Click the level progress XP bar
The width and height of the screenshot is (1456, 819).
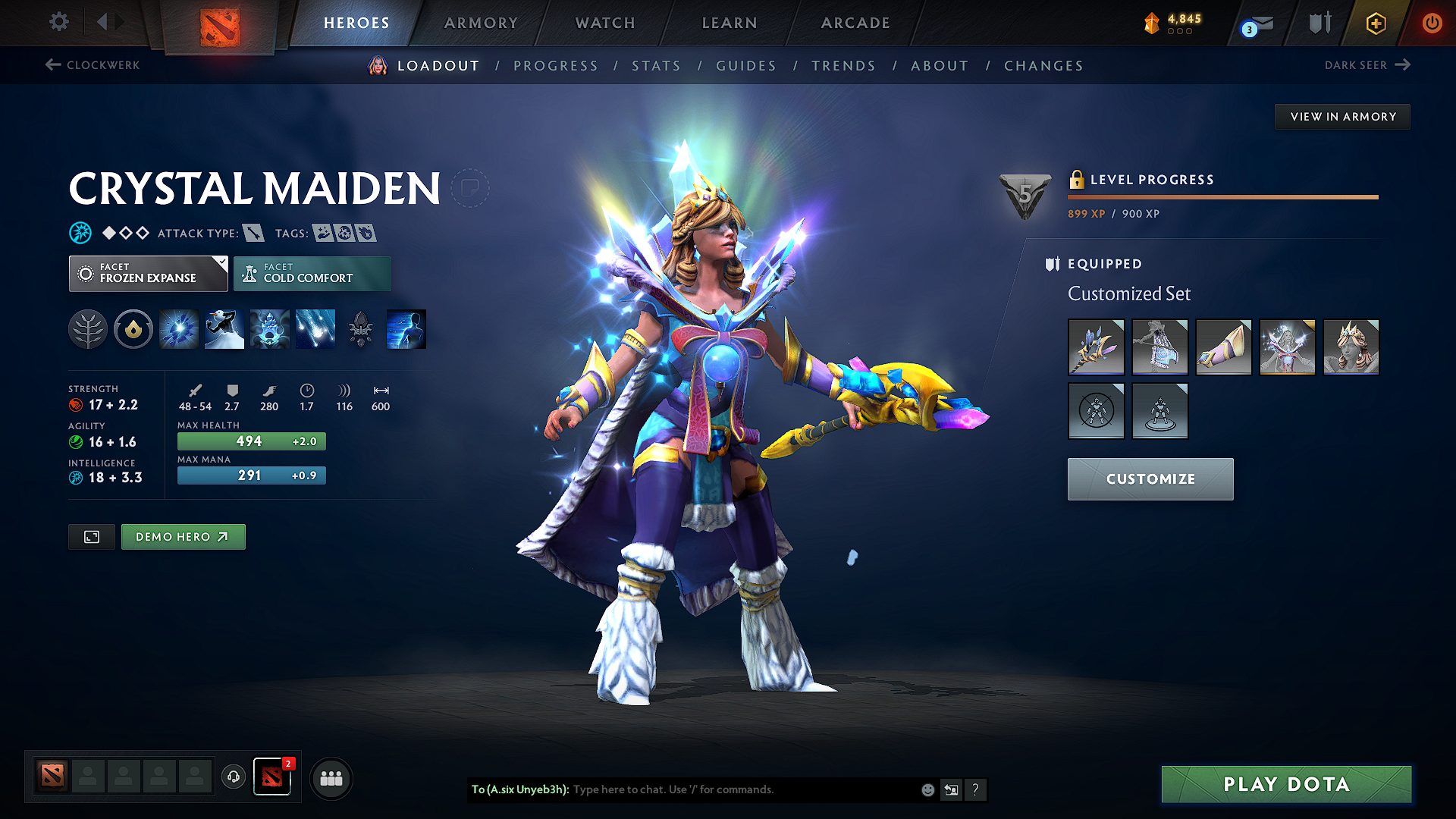[x=1222, y=197]
